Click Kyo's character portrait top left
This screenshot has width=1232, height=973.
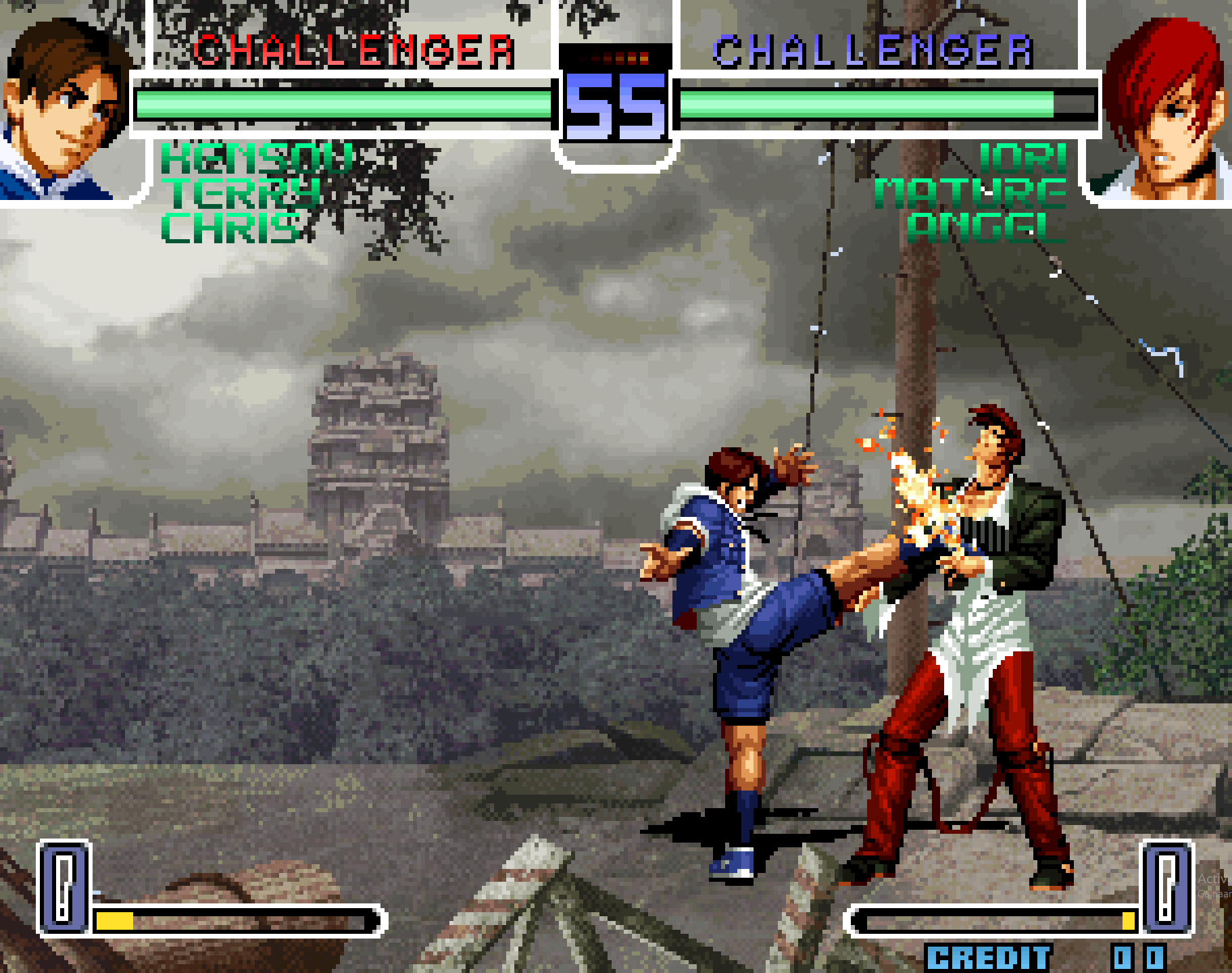click(64, 105)
